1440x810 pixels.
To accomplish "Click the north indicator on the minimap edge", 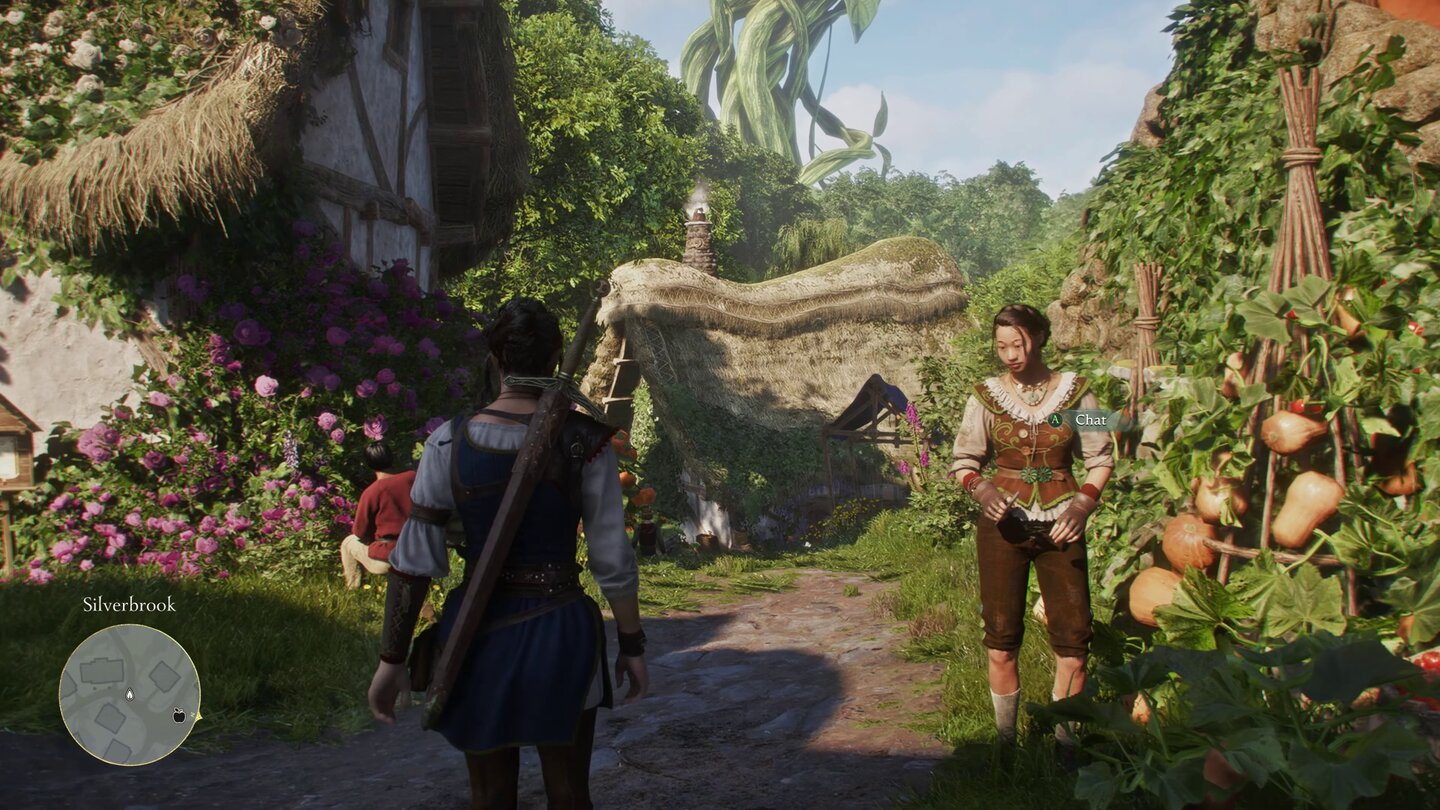I will point(198,715).
